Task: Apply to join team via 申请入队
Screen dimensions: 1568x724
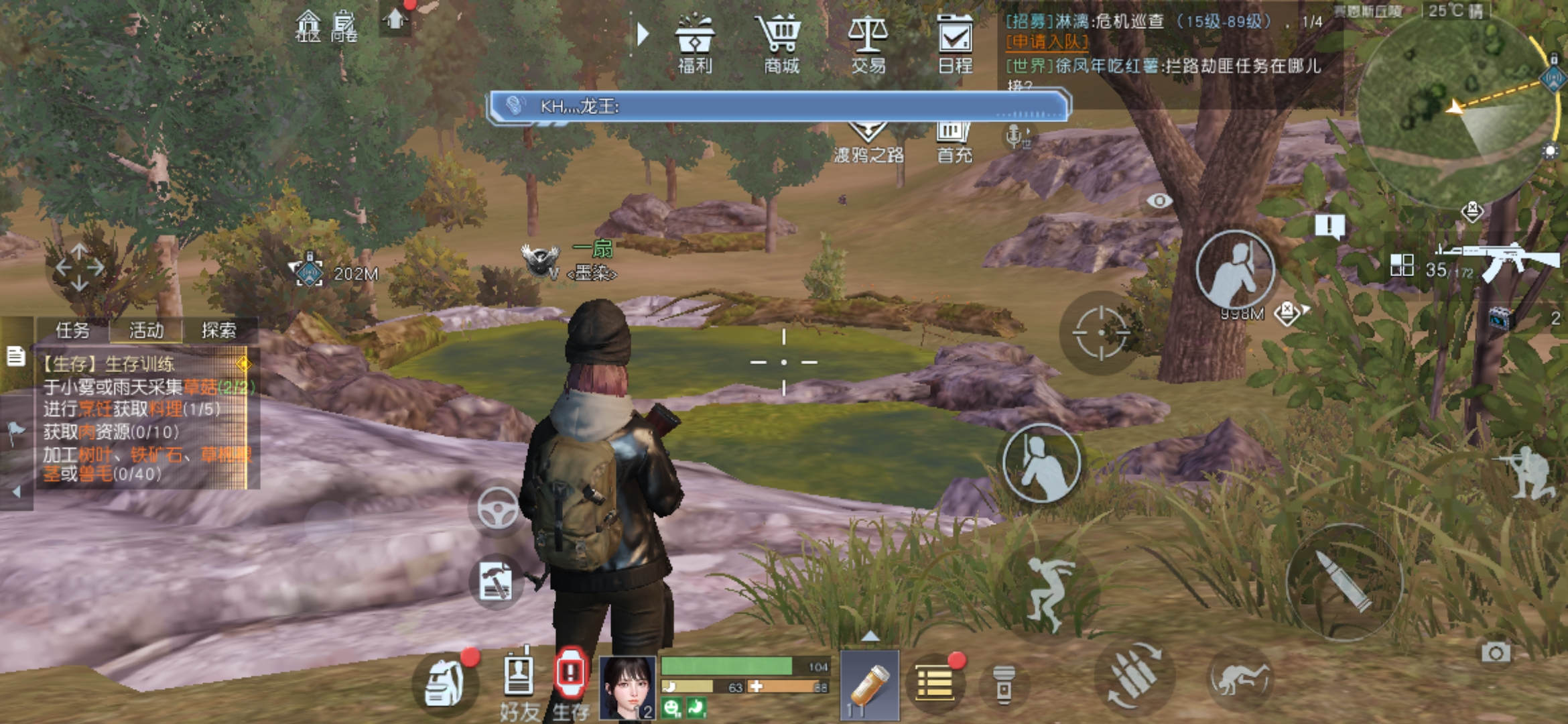Action: [1046, 42]
